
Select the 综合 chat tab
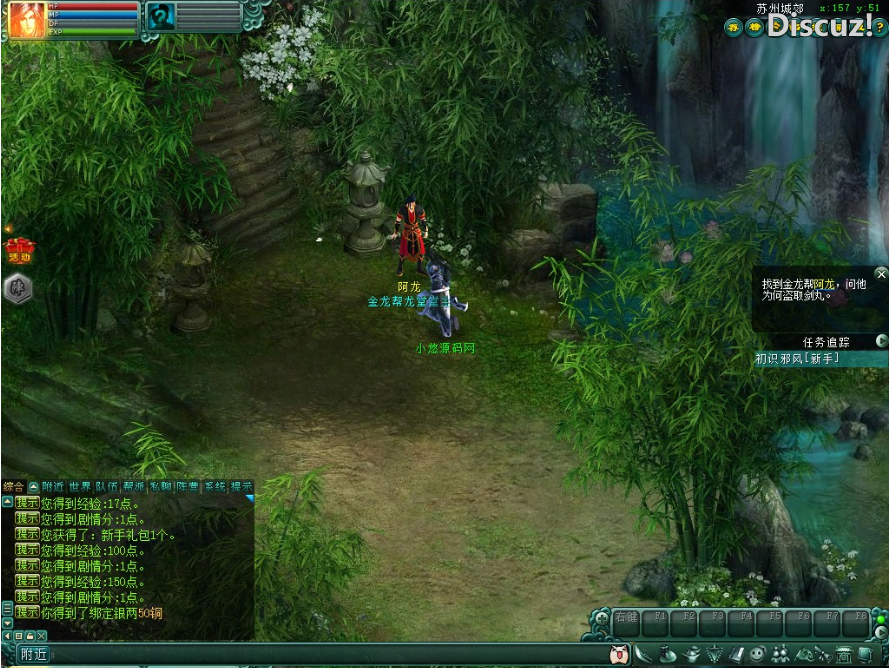point(13,487)
